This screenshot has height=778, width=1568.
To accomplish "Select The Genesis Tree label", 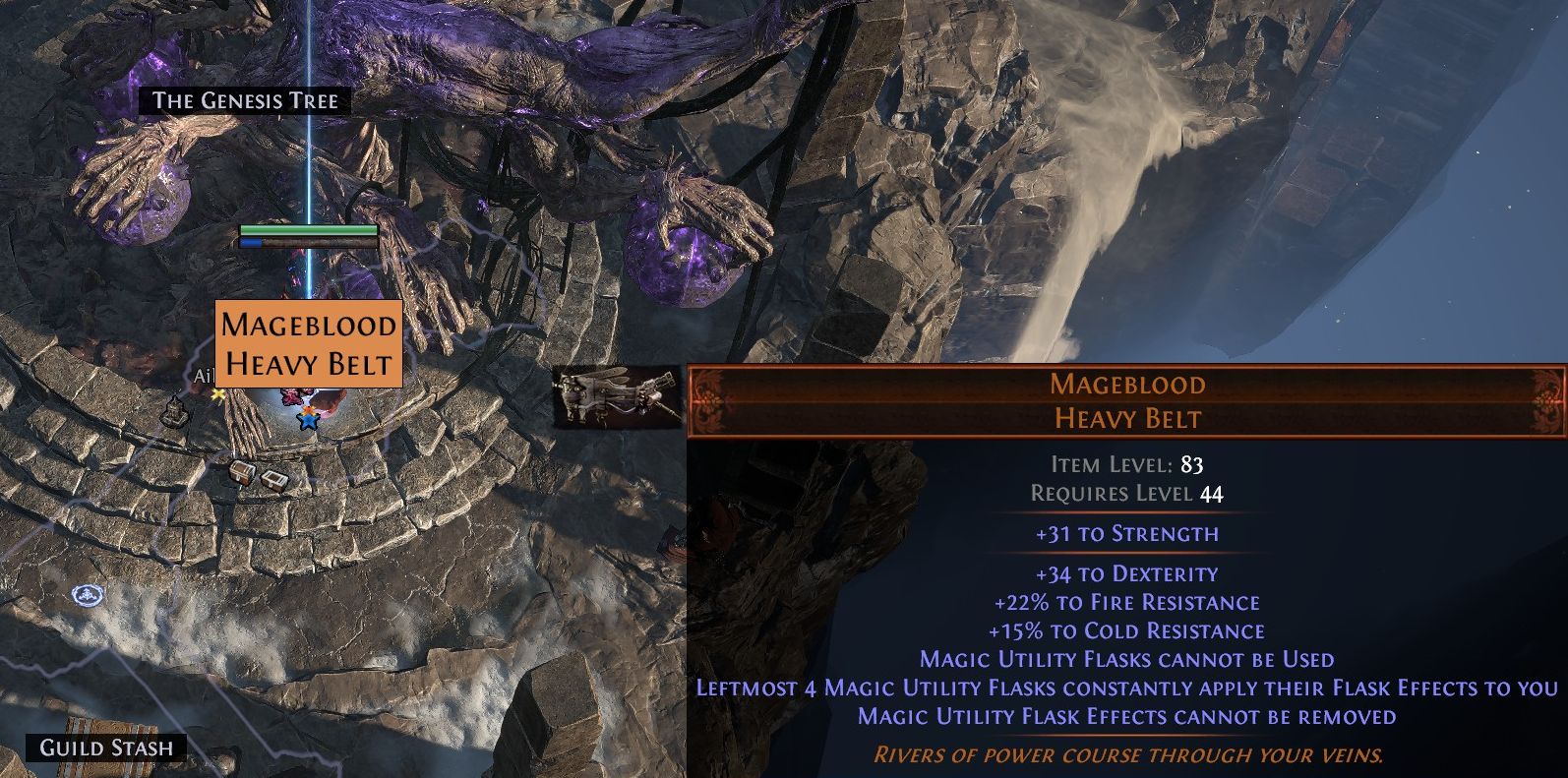I will tap(245, 100).
